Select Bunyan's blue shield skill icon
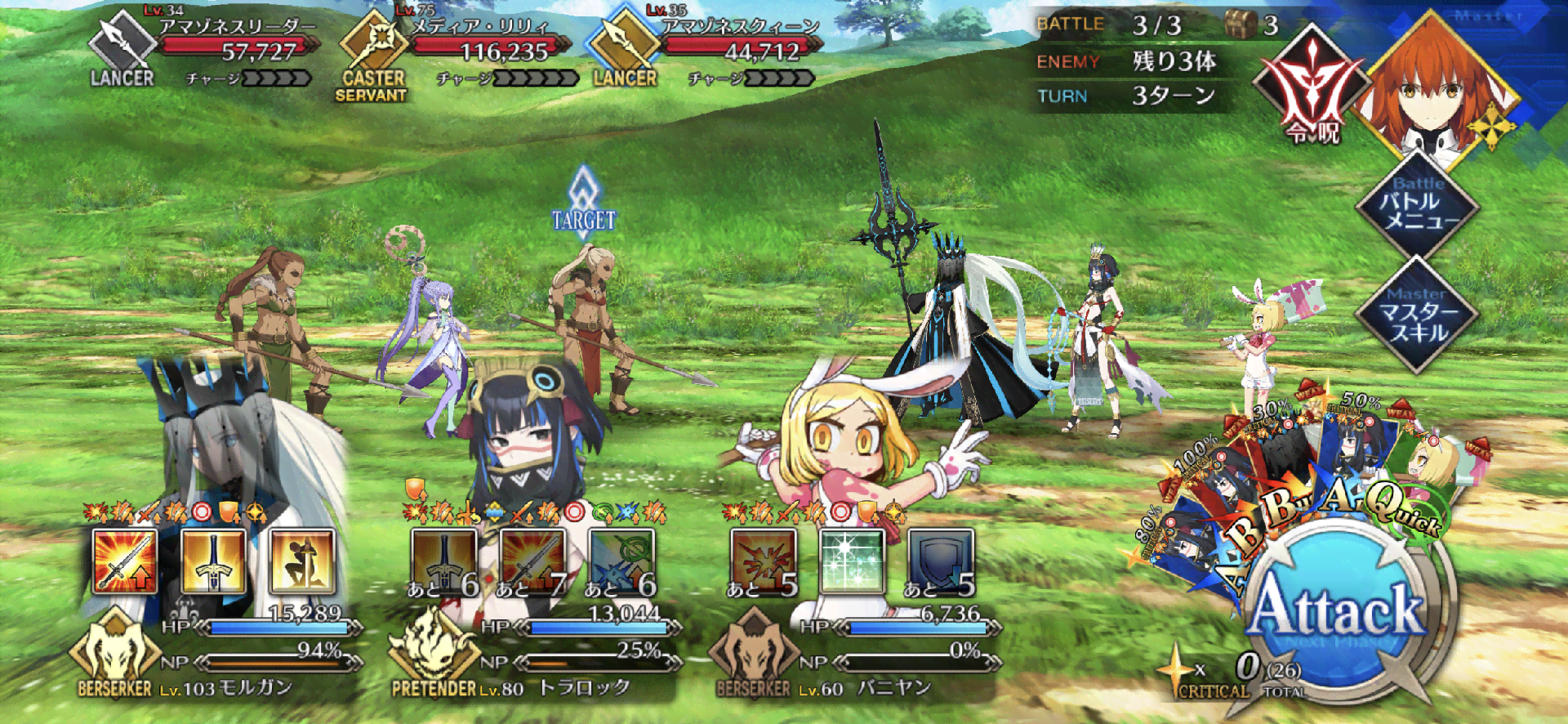The width and height of the screenshot is (1568, 724). click(x=941, y=561)
